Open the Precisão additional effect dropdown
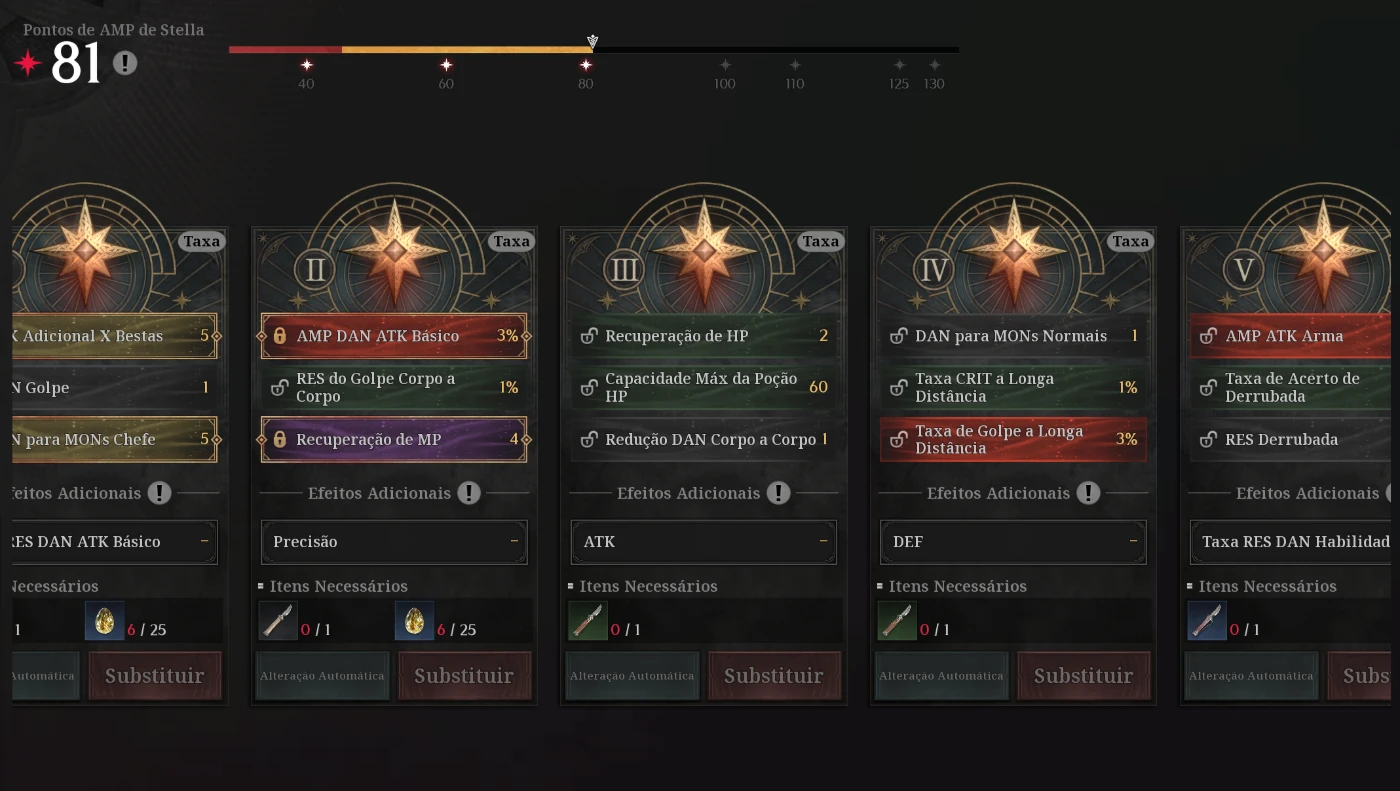1400x791 pixels. [394, 541]
